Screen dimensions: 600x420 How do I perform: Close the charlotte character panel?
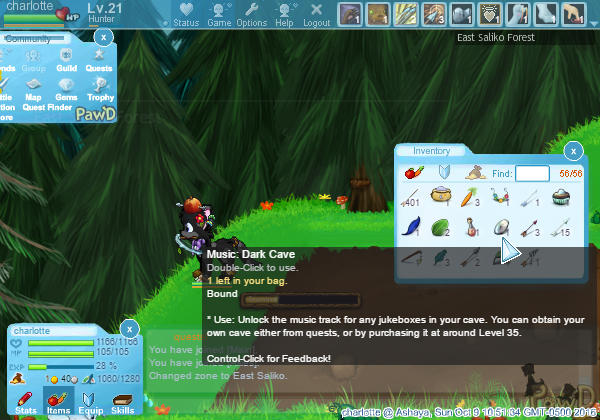(129, 327)
